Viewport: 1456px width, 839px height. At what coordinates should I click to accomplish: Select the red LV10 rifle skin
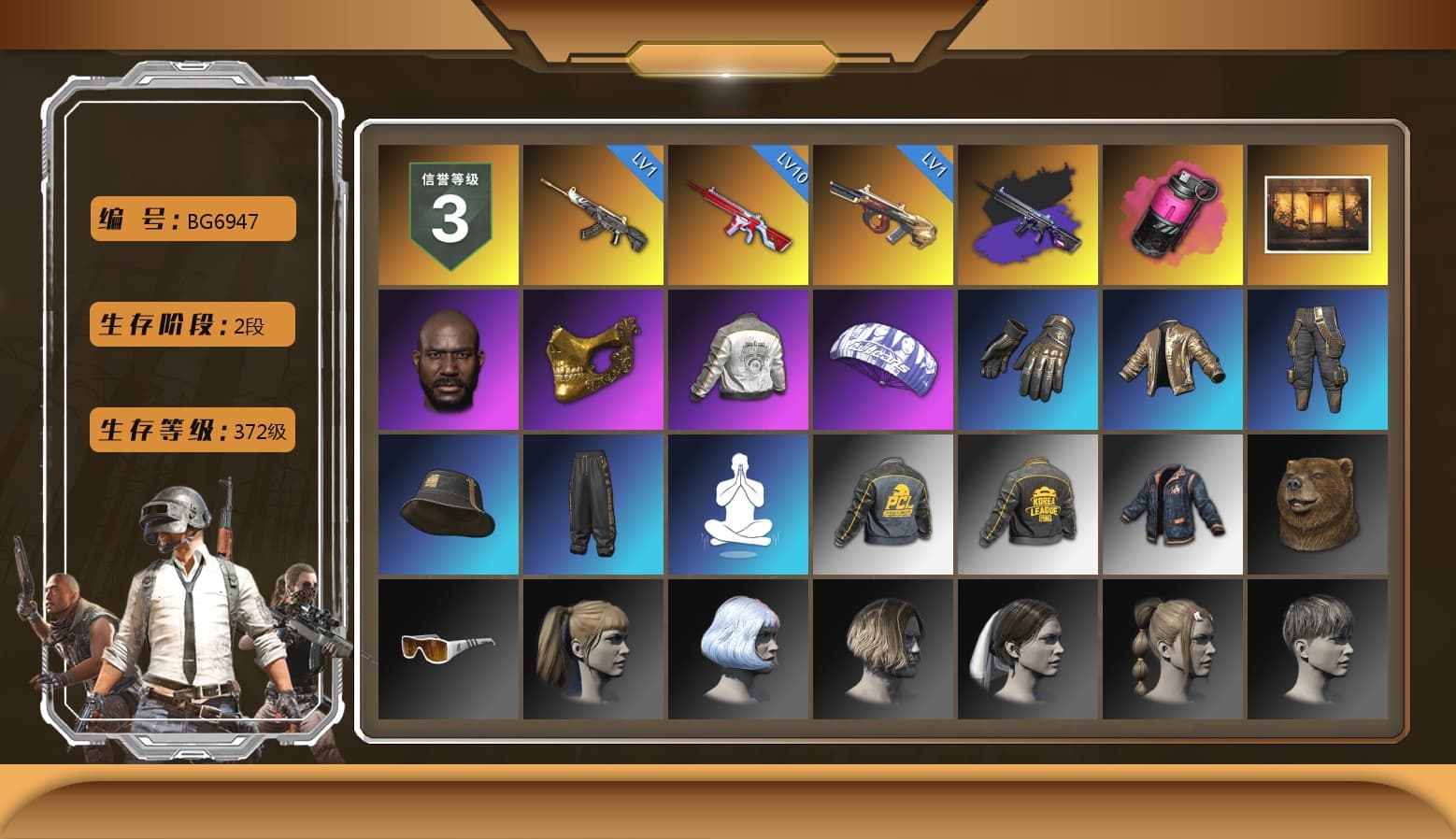tap(738, 215)
